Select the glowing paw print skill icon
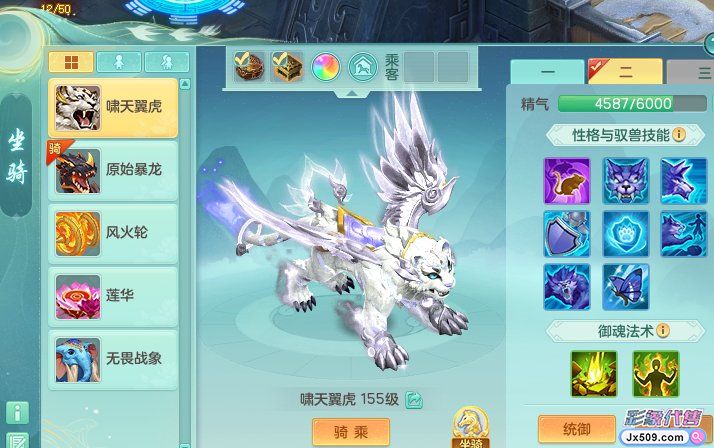Image resolution: width=714 pixels, height=448 pixels. [626, 233]
